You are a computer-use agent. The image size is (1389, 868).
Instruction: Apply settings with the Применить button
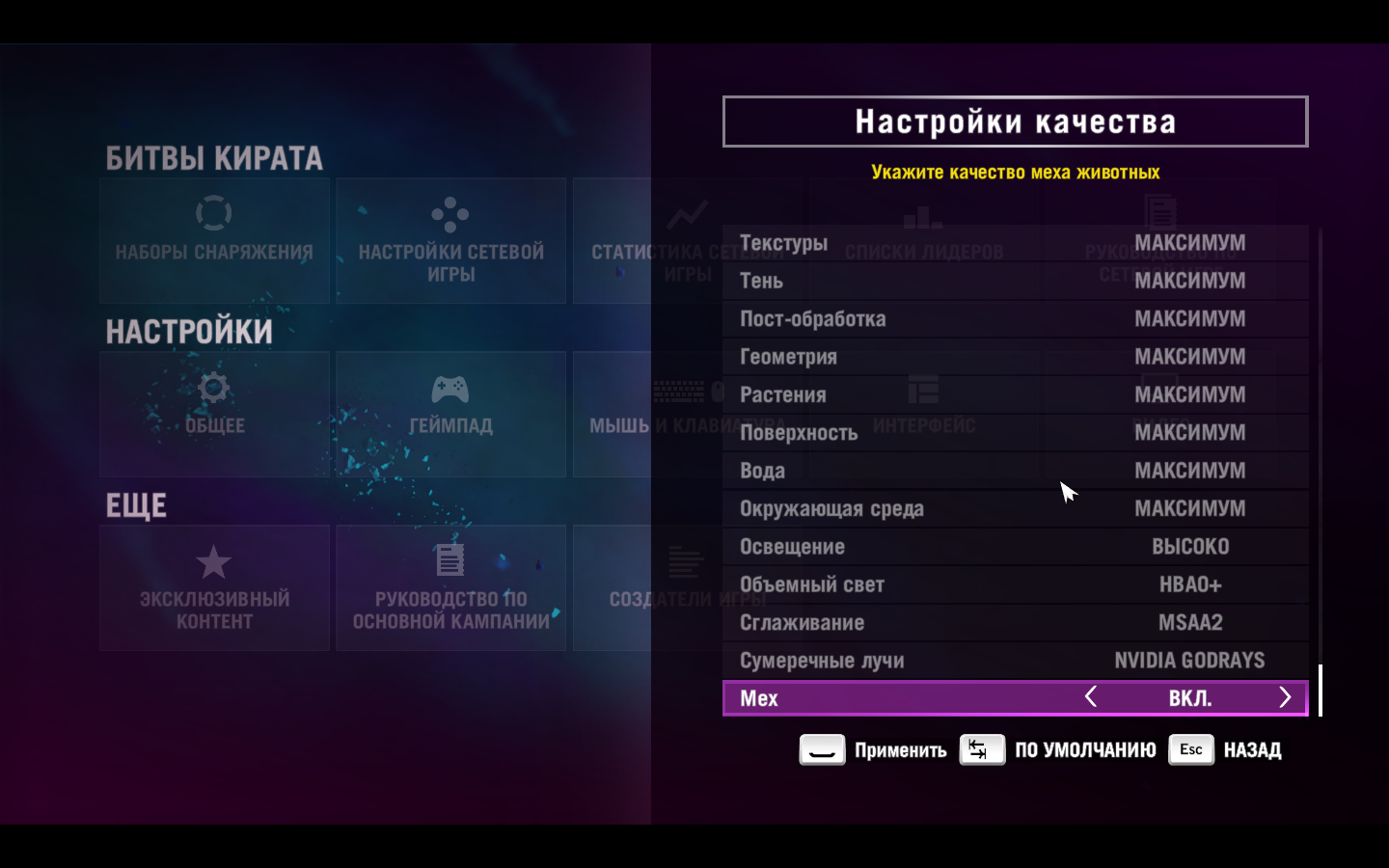tap(873, 749)
